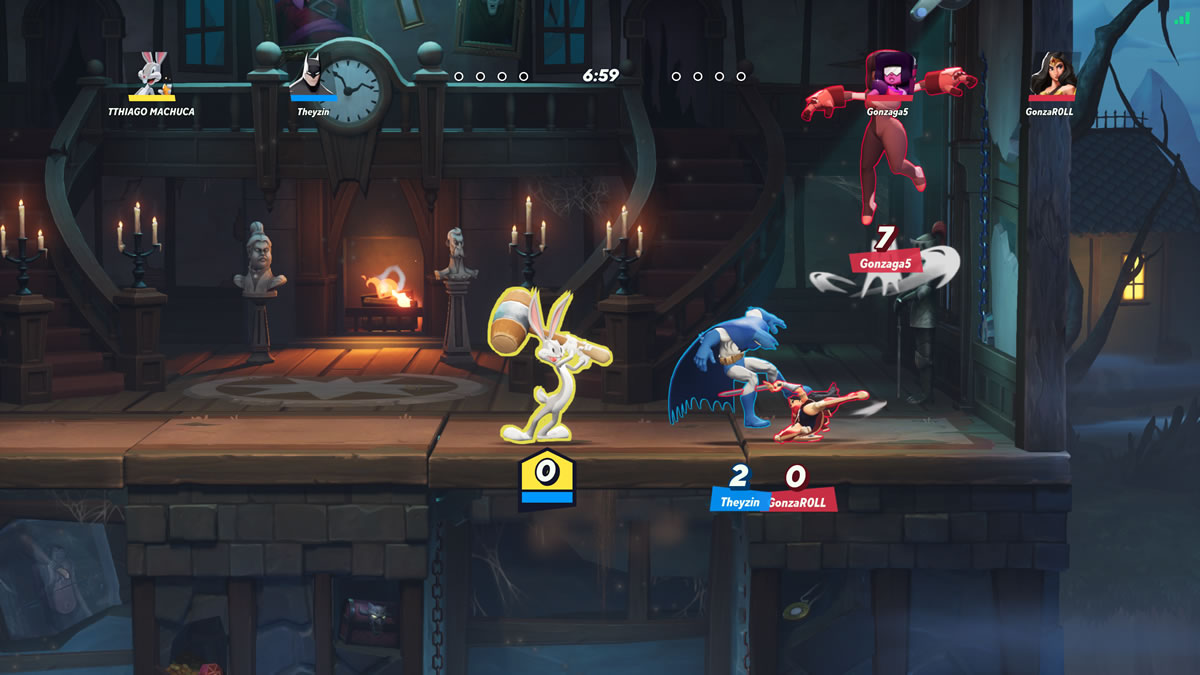Select GonzaROLL's Wonder Woman portrait
The width and height of the screenshot is (1200, 675).
(1053, 74)
